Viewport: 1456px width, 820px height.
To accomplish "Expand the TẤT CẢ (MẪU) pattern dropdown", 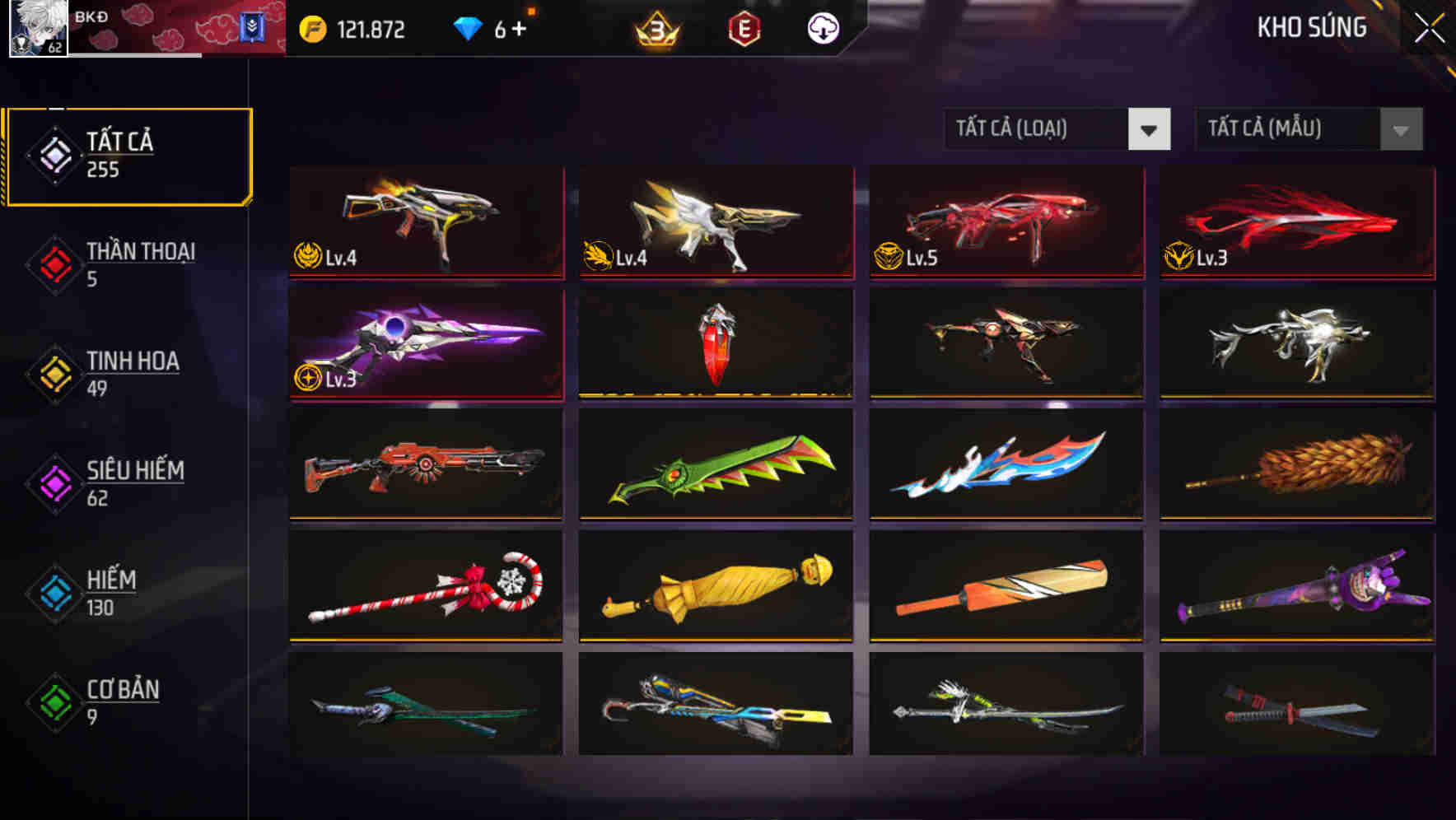I will (x=1308, y=129).
